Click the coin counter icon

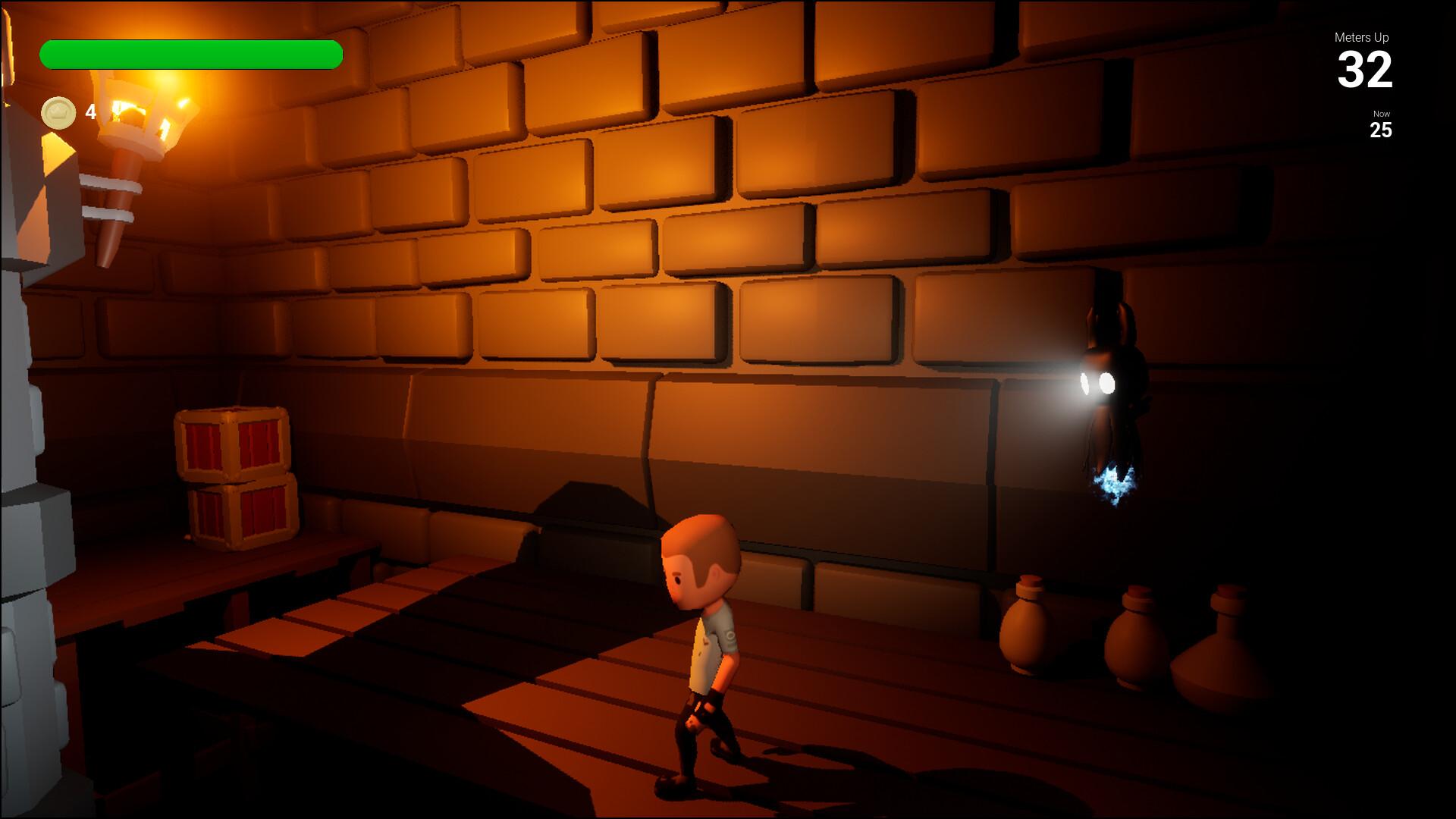(59, 112)
